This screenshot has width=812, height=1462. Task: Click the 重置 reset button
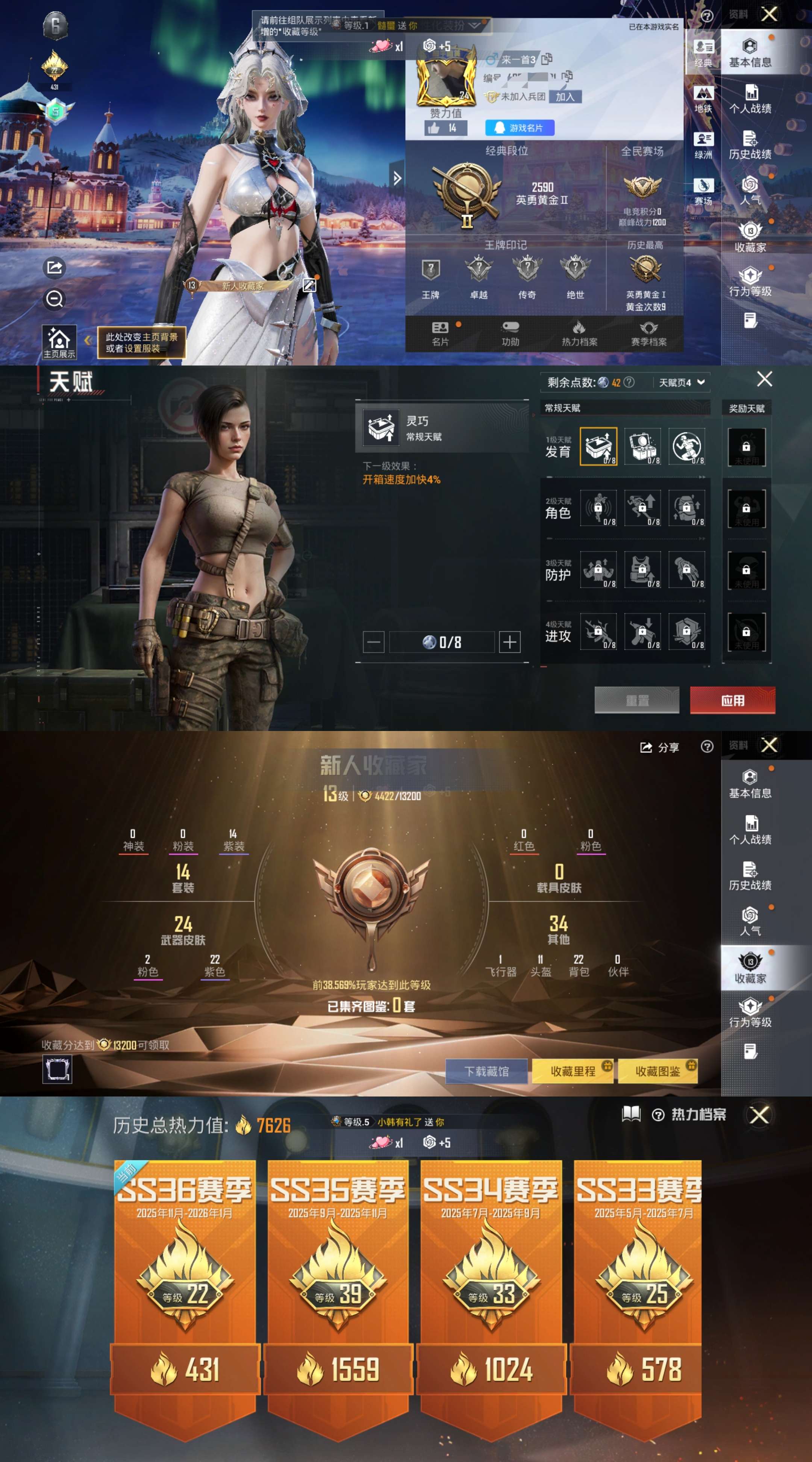[637, 700]
